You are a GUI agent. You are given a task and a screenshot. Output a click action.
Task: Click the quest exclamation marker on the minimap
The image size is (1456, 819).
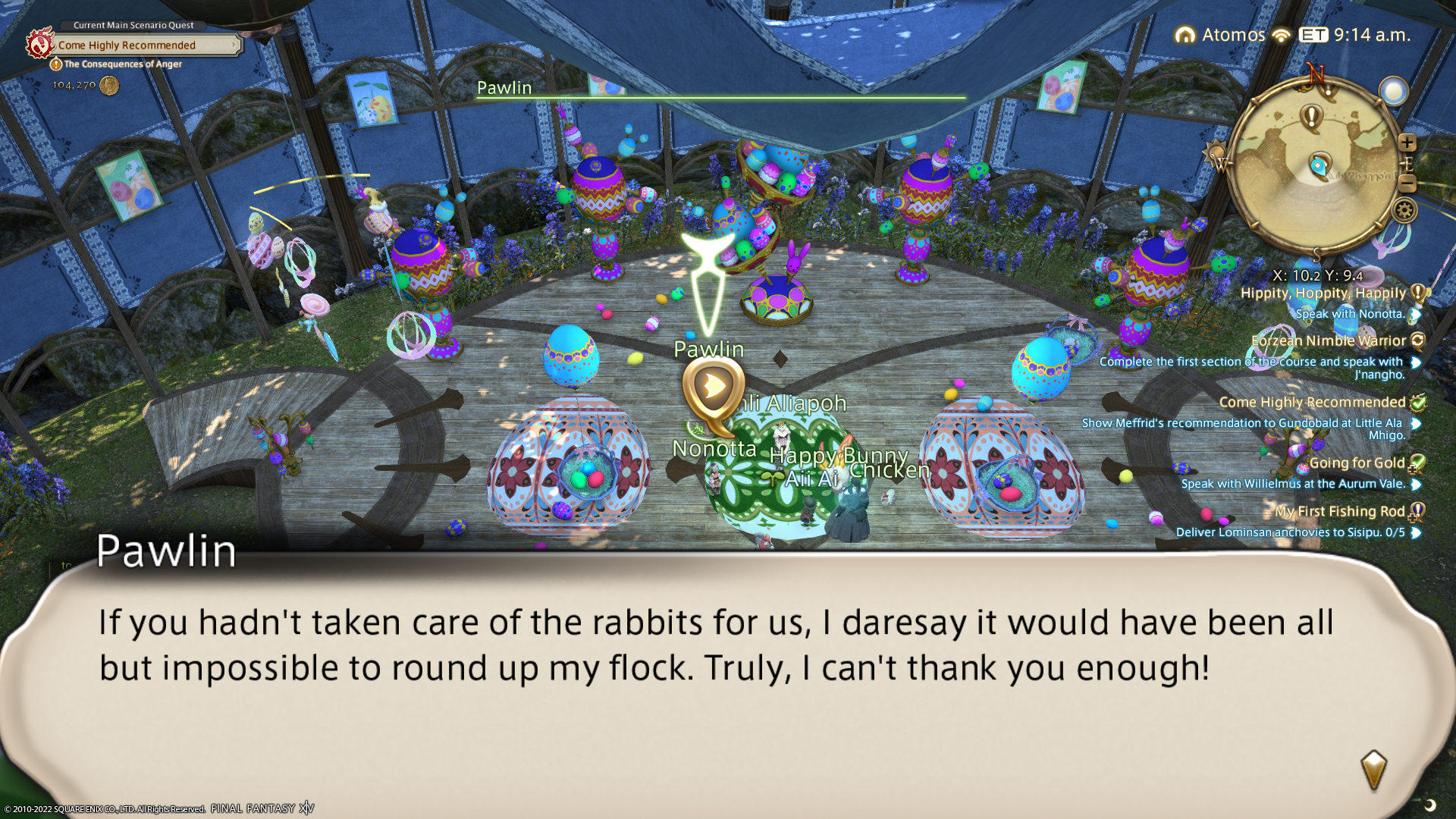(1311, 116)
